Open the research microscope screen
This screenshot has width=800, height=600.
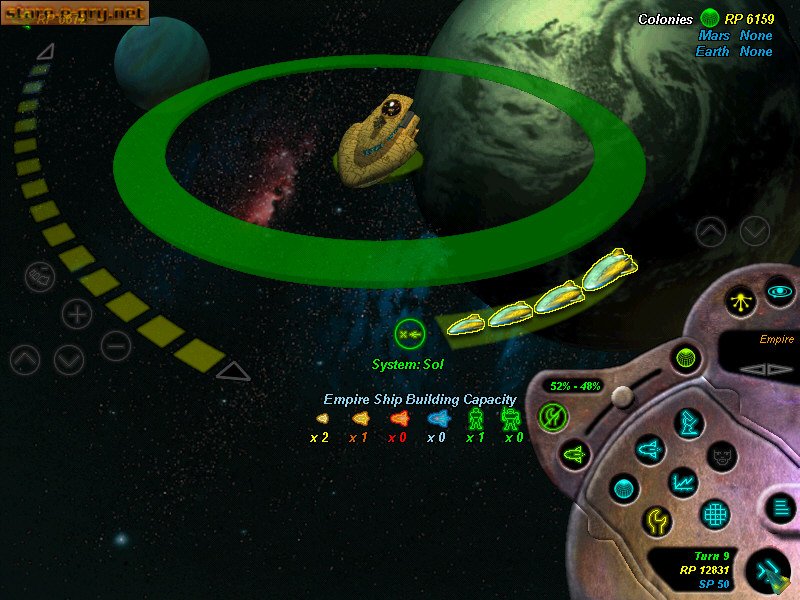689,421
